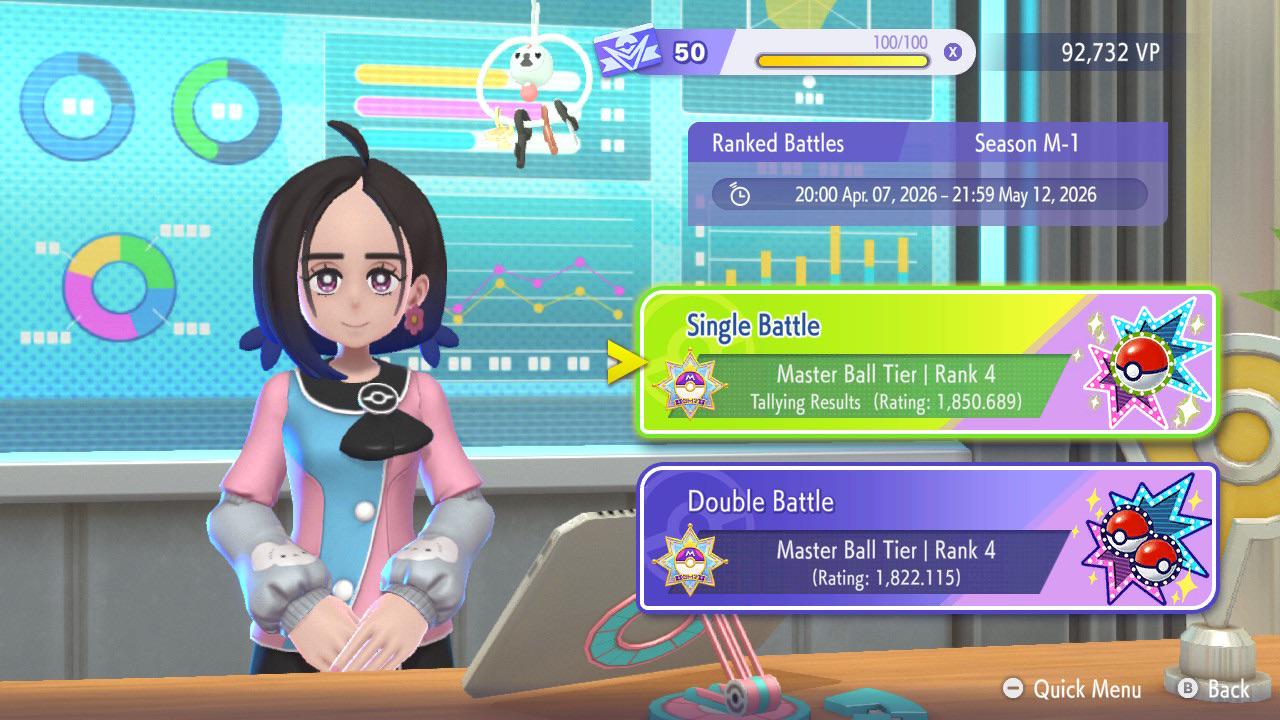Go back using the Back button
The width and height of the screenshot is (1280, 720).
[x=1214, y=689]
